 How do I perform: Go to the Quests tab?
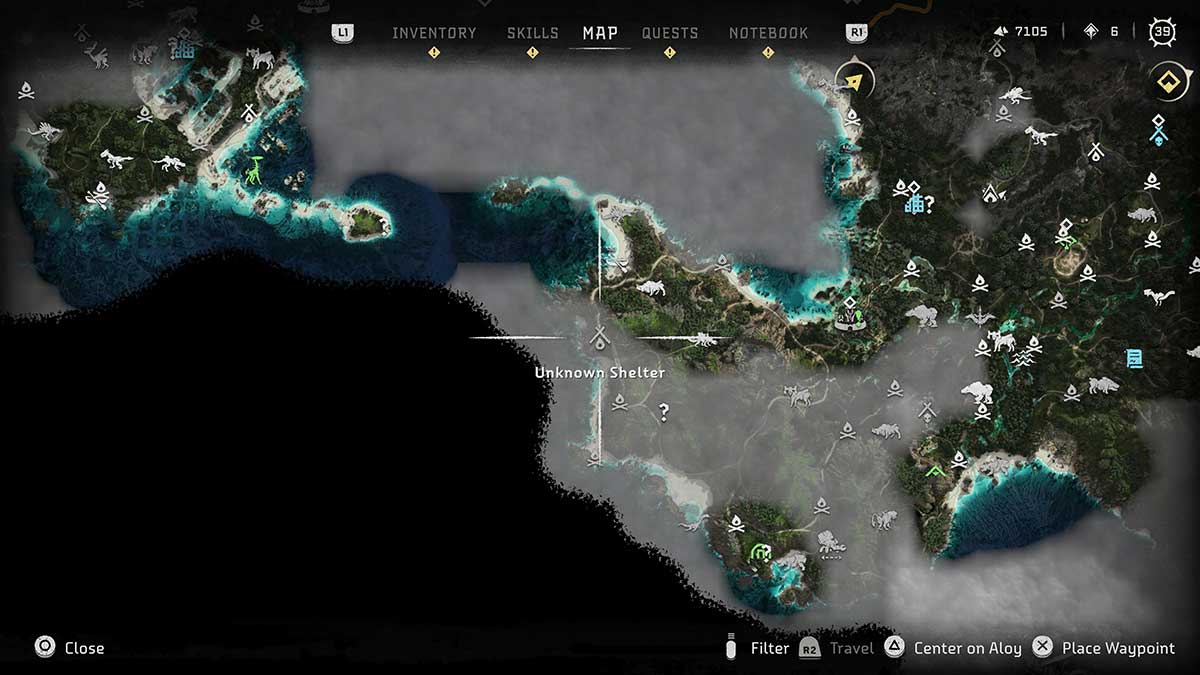tap(670, 33)
